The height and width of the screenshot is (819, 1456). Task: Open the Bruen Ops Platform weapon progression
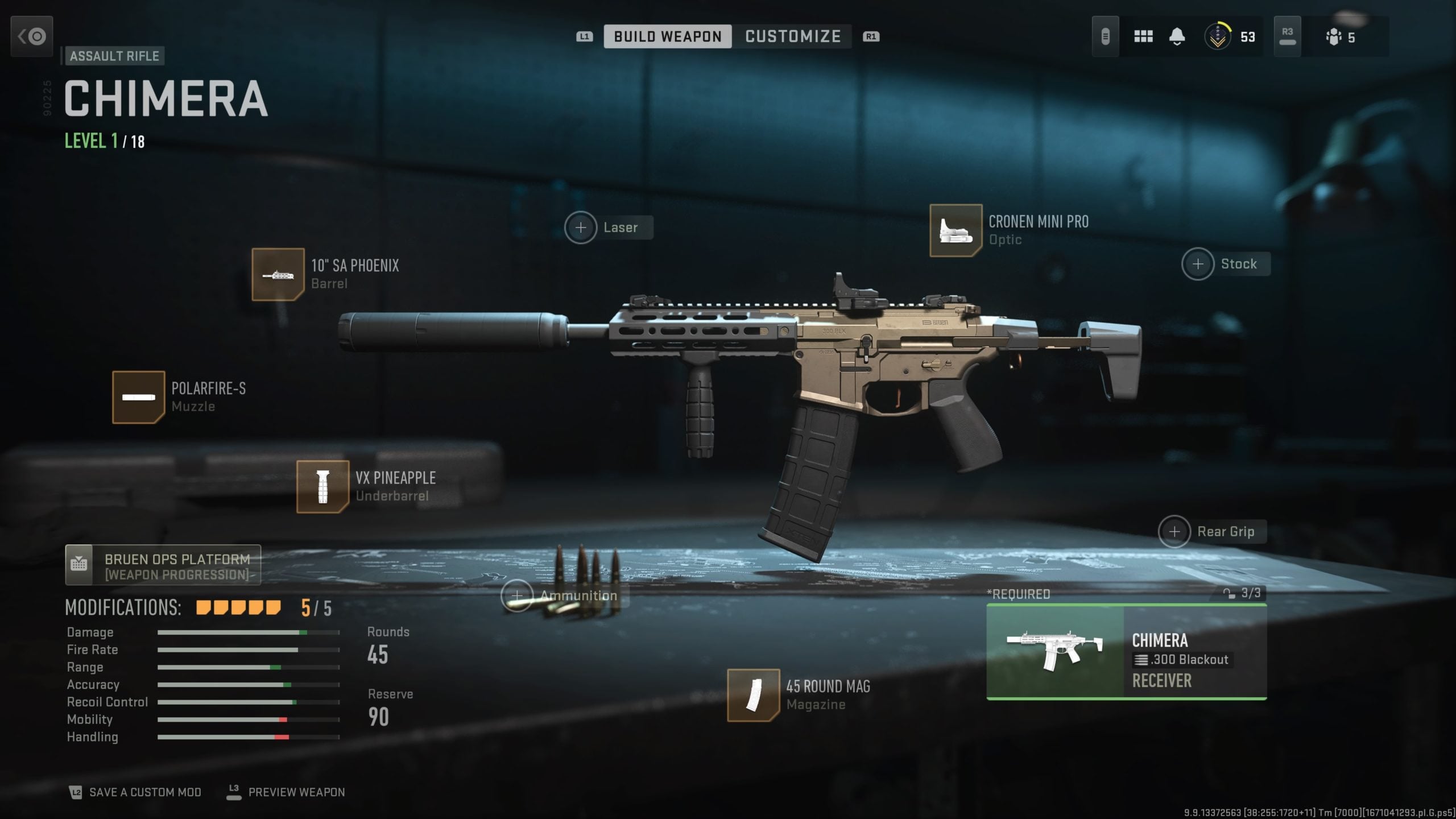point(163,565)
